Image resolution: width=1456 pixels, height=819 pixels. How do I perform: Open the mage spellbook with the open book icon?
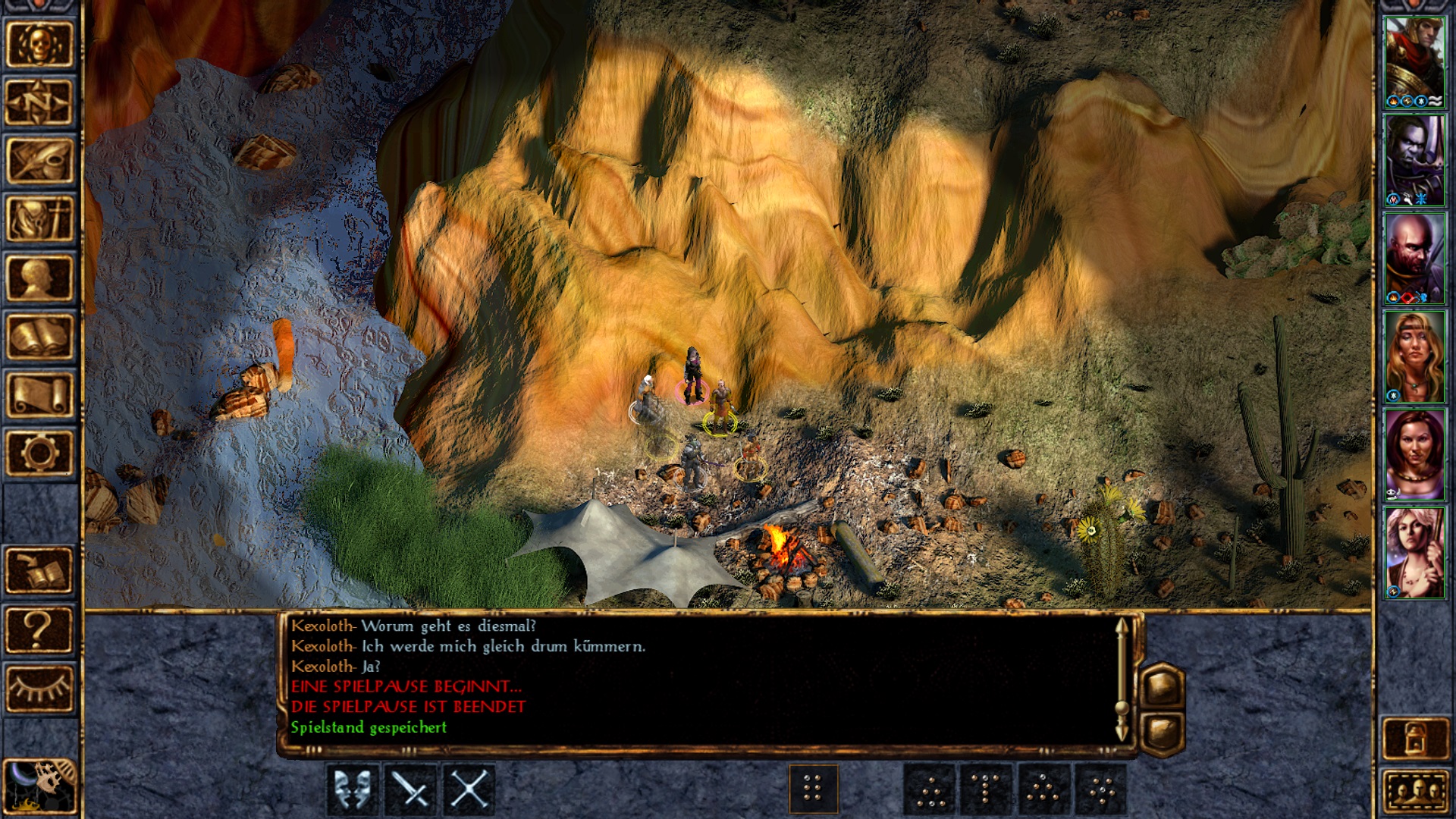click(39, 336)
